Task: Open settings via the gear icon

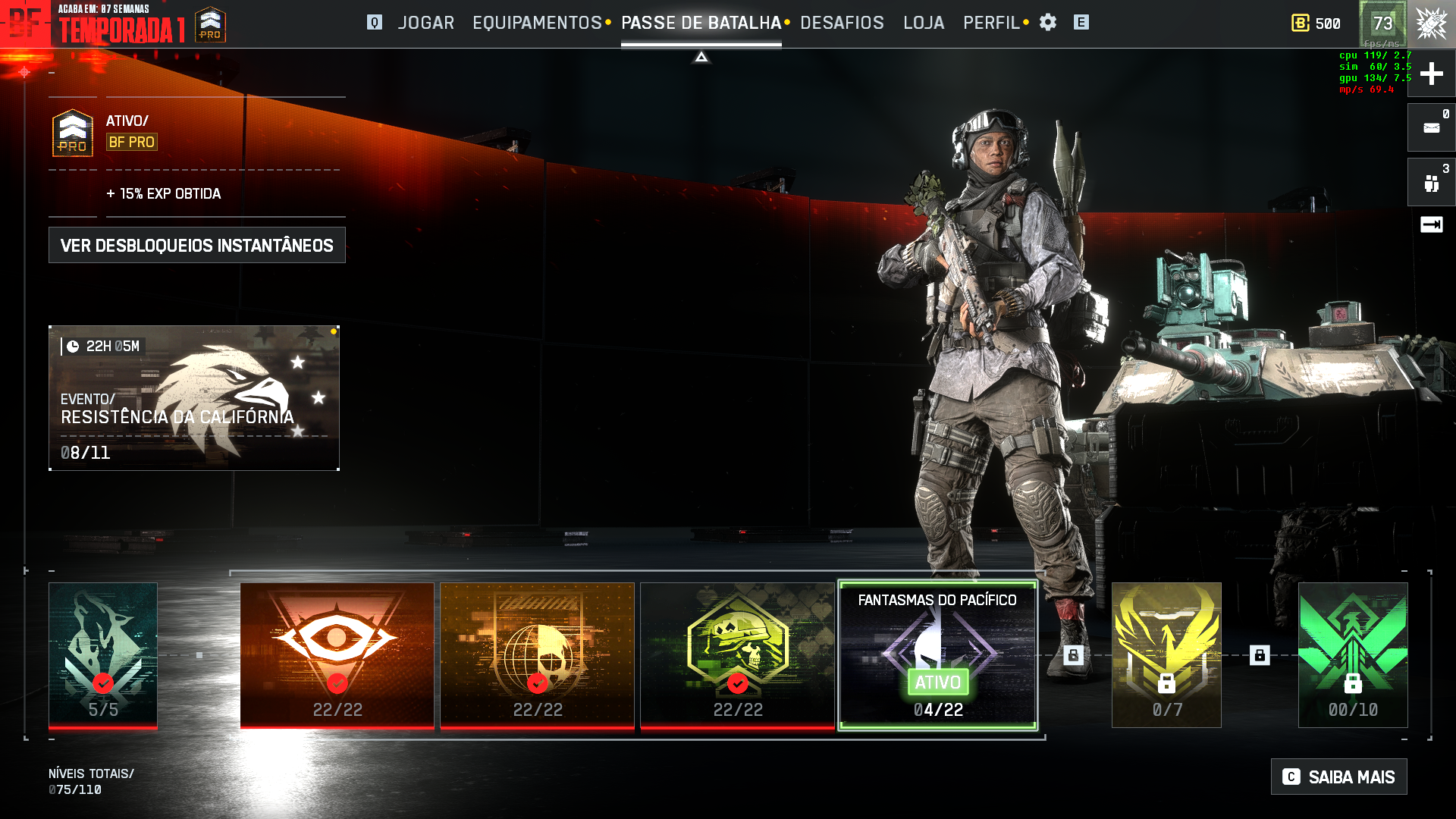Action: click(x=1048, y=23)
